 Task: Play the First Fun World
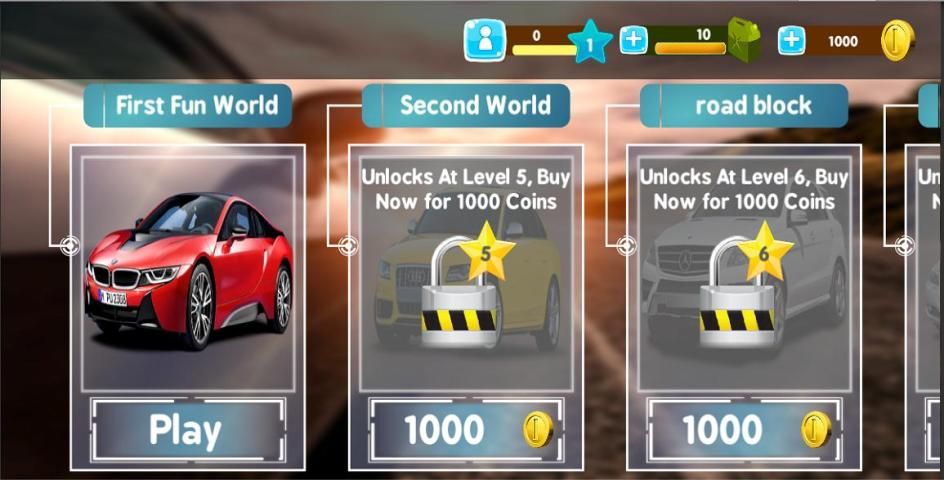coord(187,430)
